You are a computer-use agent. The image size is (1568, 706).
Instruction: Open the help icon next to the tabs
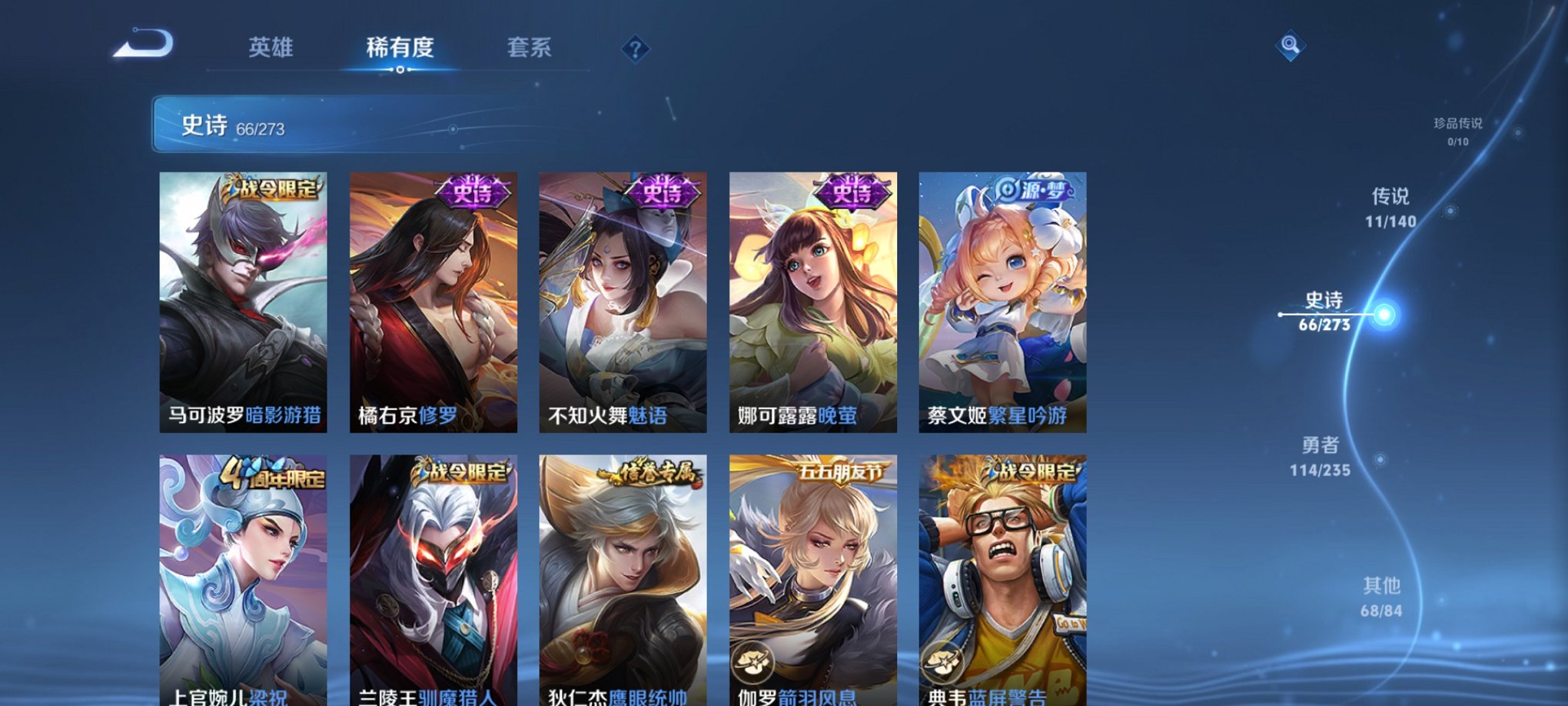coord(634,49)
